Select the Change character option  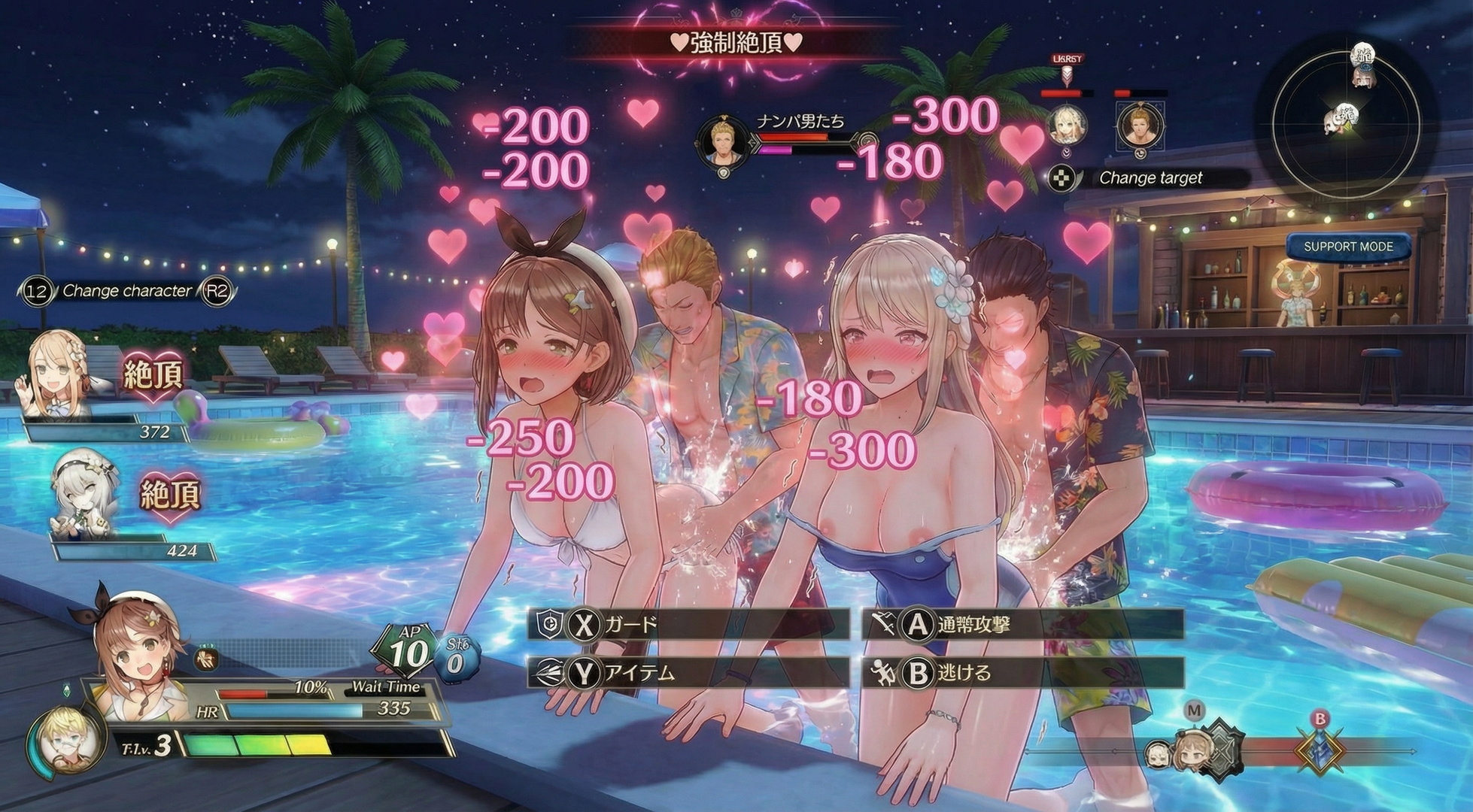[126, 291]
